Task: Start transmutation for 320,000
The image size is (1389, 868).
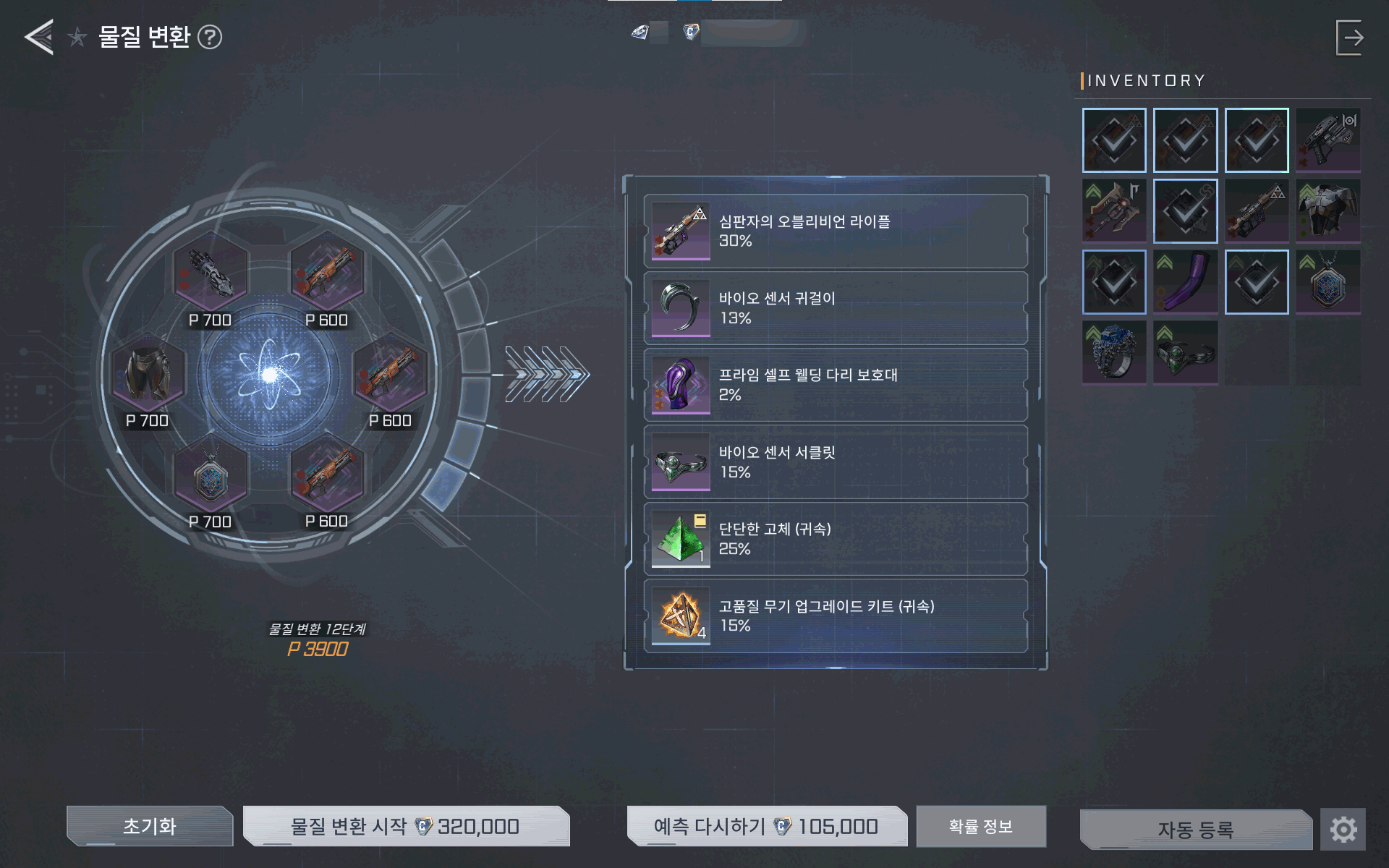Action: pyautogui.click(x=406, y=826)
